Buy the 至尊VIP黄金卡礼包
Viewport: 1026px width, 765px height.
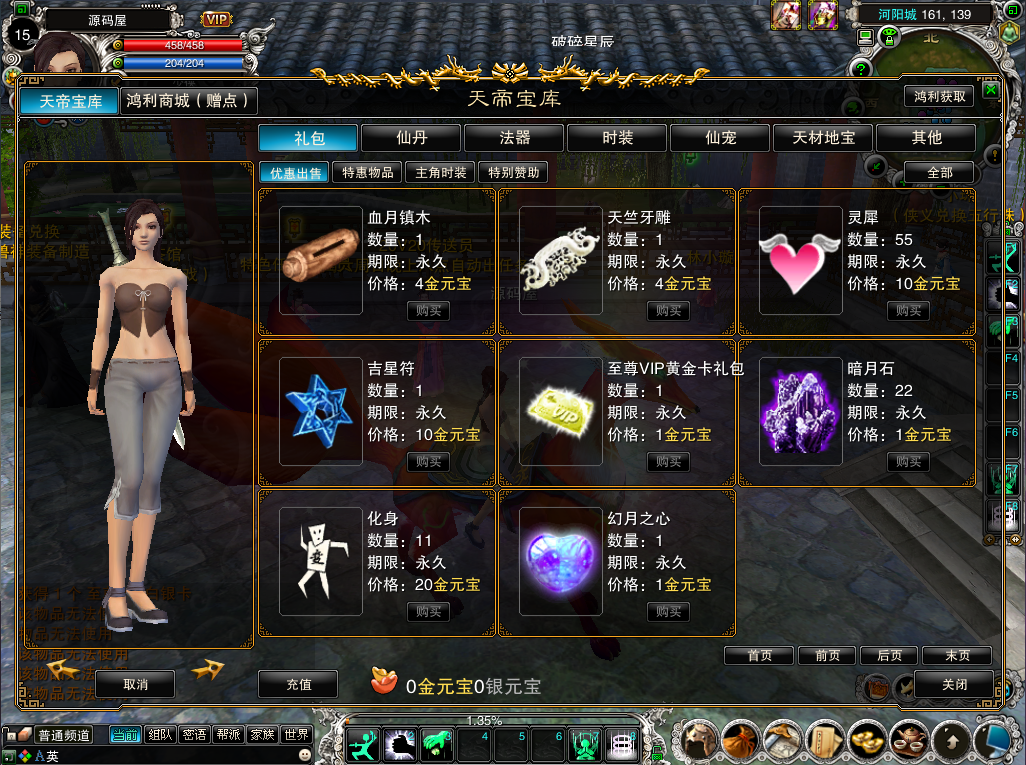669,462
